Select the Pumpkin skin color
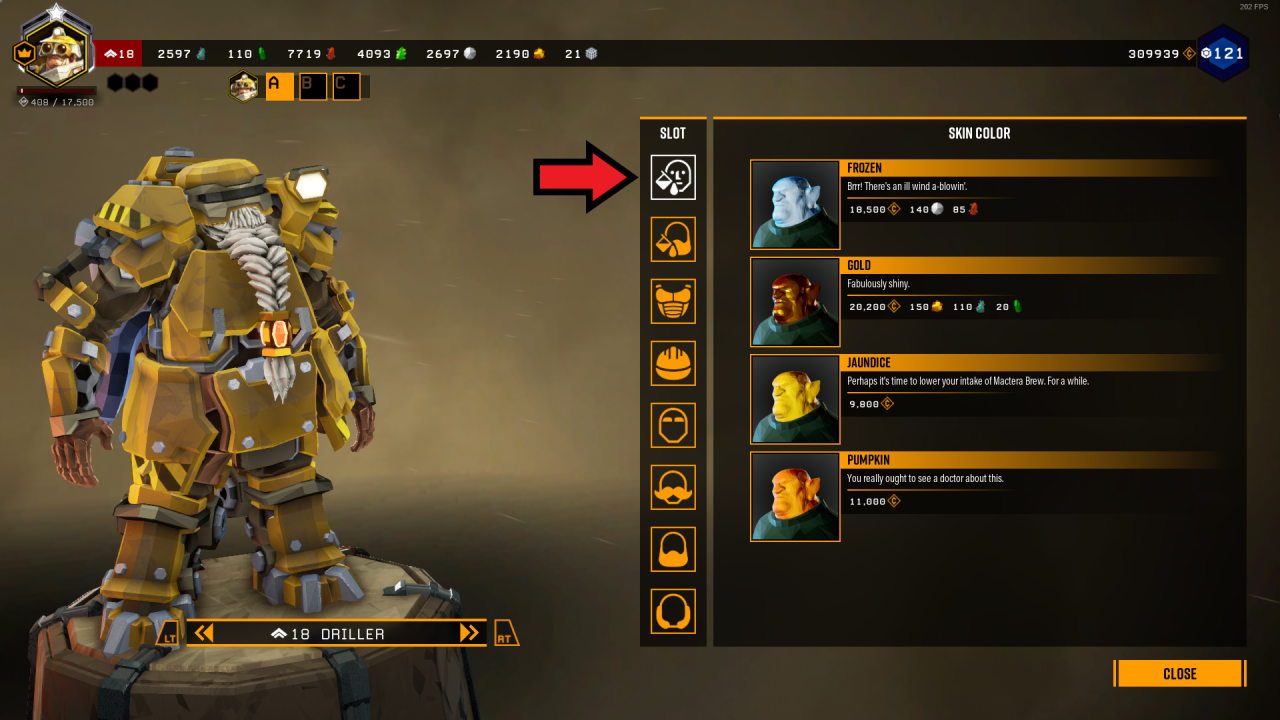 click(x=795, y=497)
